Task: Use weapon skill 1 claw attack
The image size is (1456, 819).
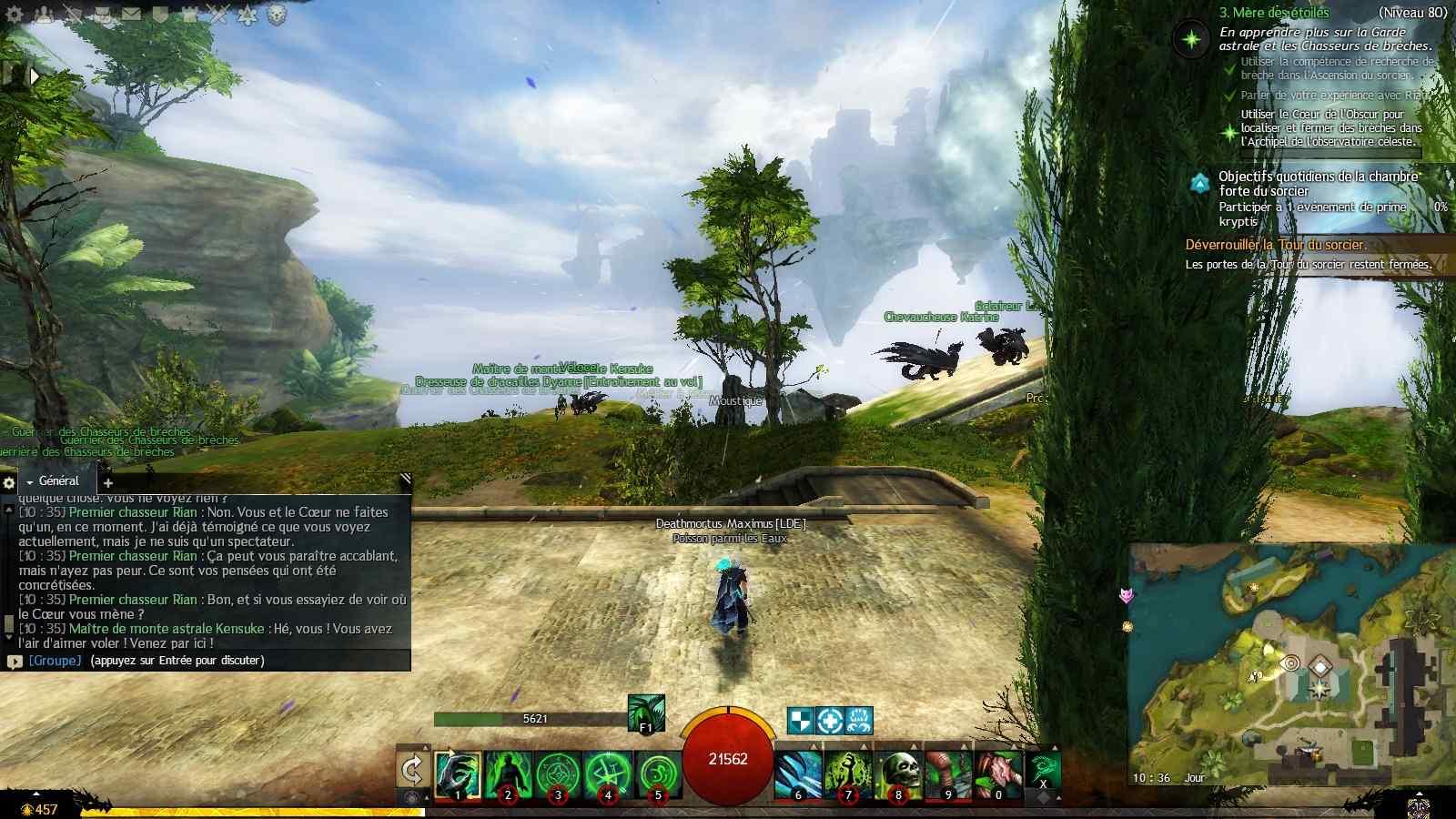Action: (x=458, y=773)
